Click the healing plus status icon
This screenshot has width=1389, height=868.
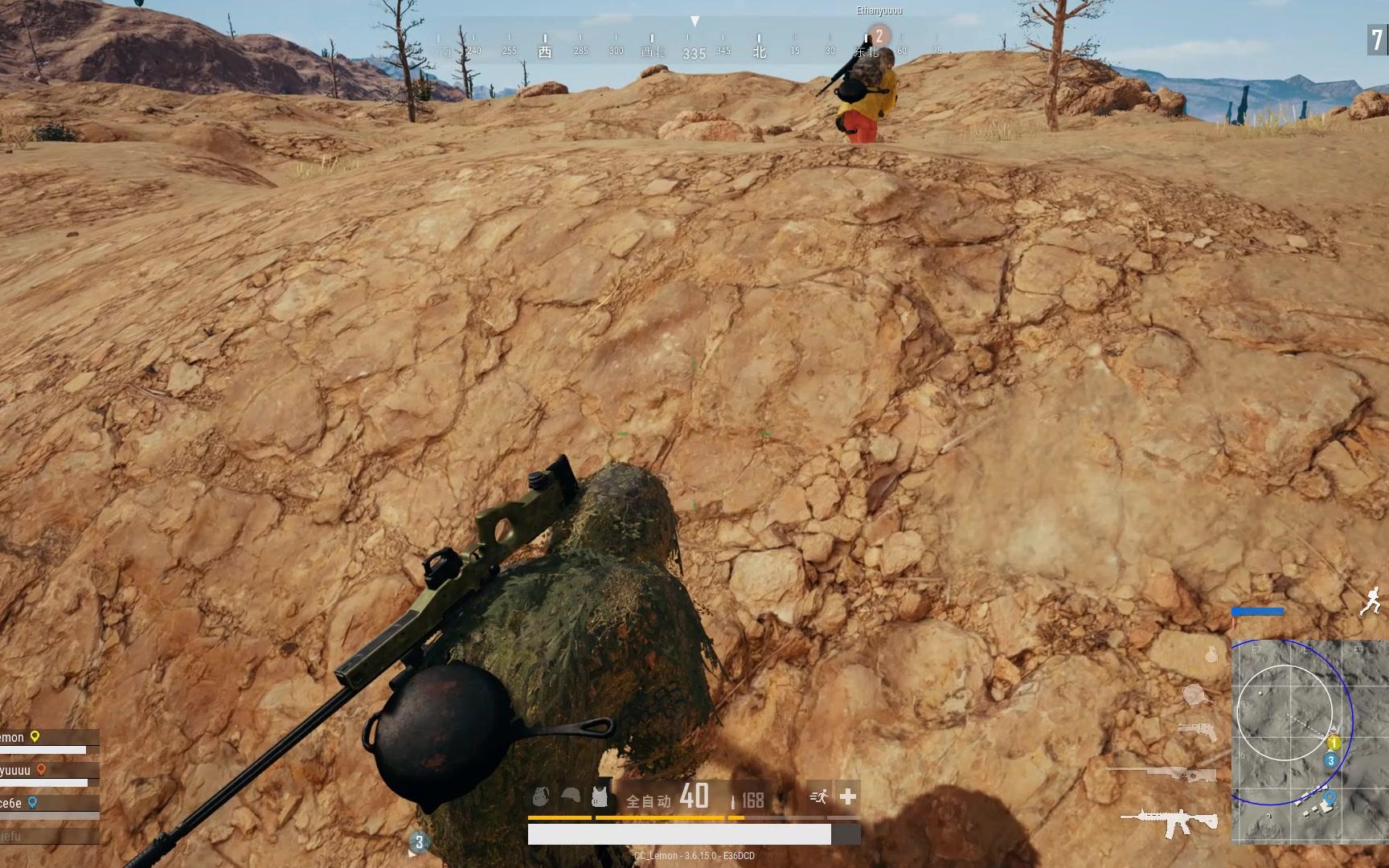tap(847, 796)
